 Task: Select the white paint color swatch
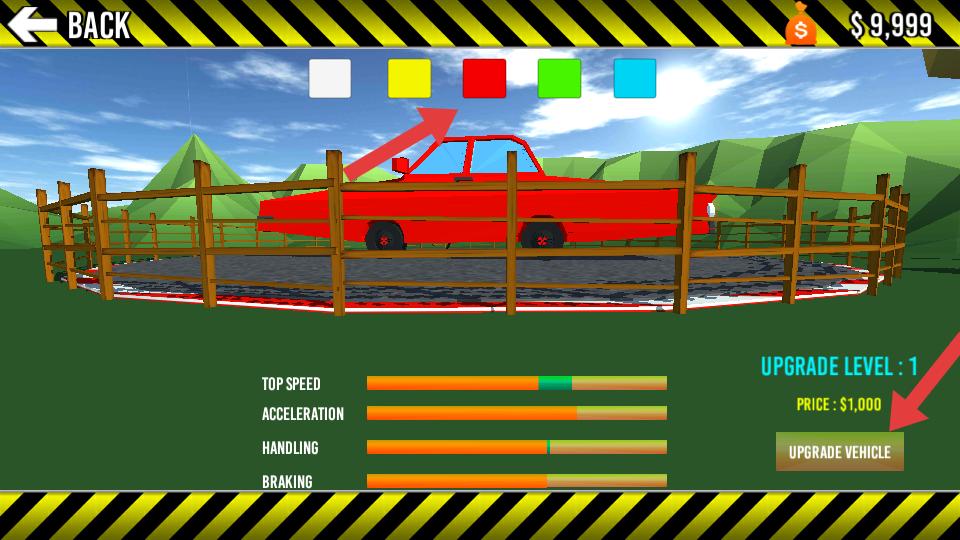[x=330, y=78]
